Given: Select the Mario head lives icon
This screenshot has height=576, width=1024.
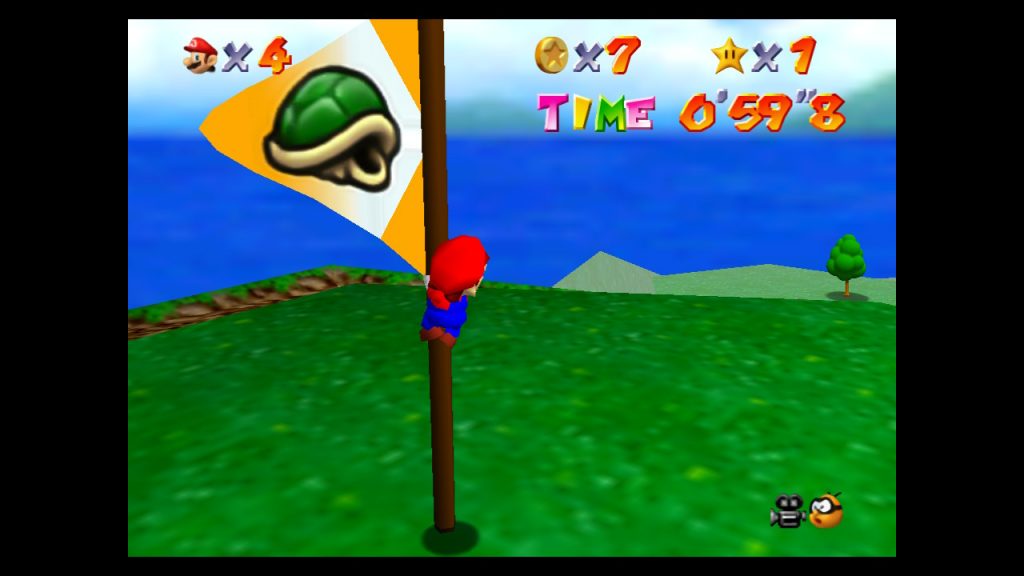Looking at the screenshot, I should (x=200, y=54).
